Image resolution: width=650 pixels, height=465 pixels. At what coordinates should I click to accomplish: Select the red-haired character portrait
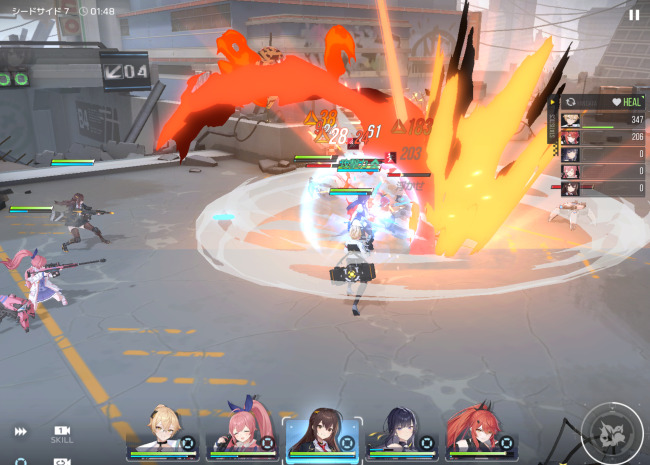coord(480,433)
